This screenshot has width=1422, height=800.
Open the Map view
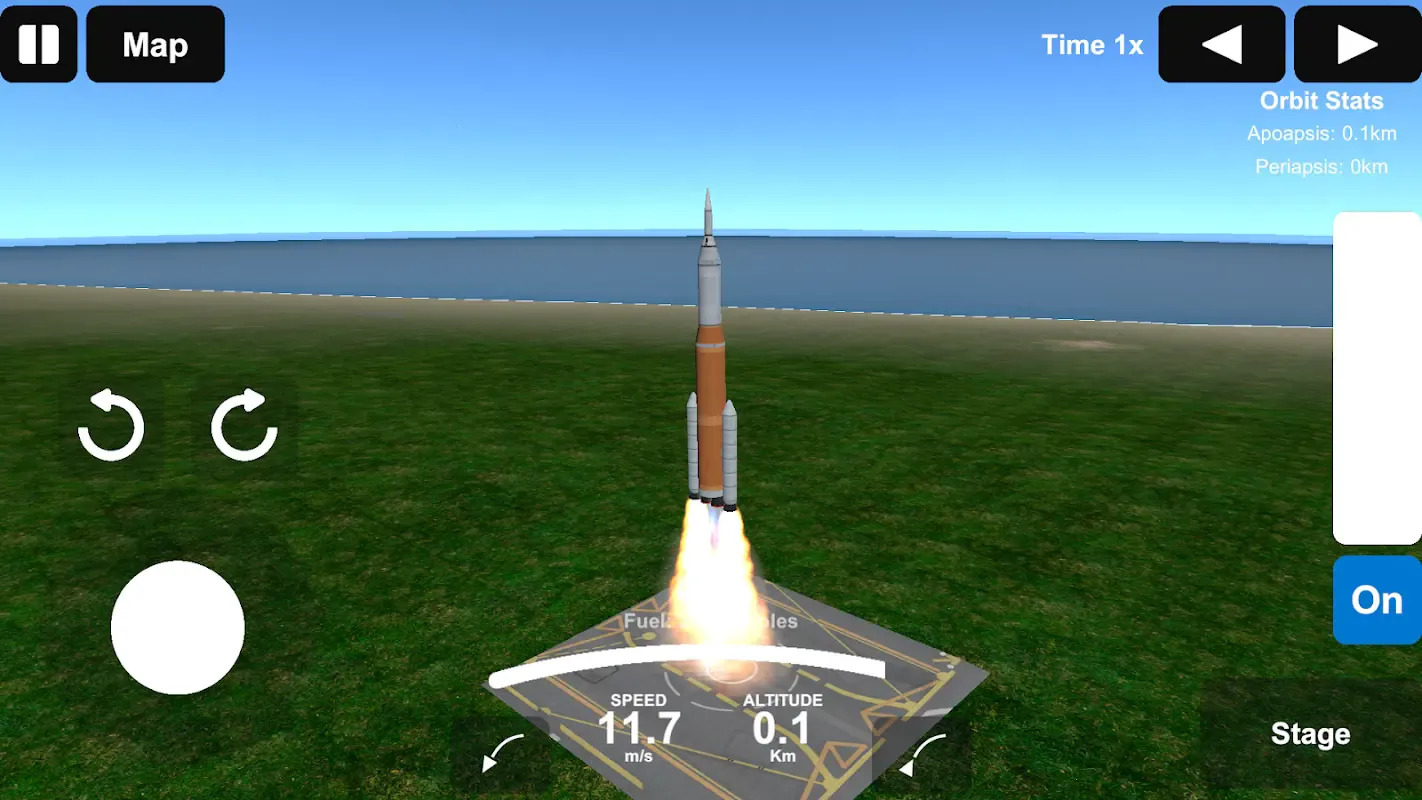(155, 44)
